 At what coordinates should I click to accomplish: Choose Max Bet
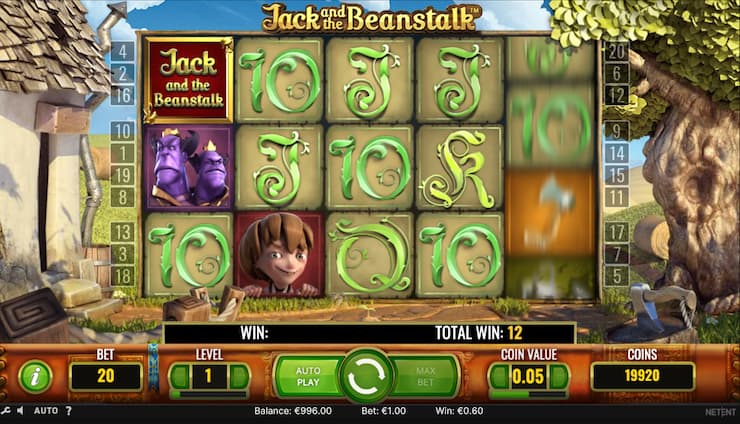click(x=425, y=376)
